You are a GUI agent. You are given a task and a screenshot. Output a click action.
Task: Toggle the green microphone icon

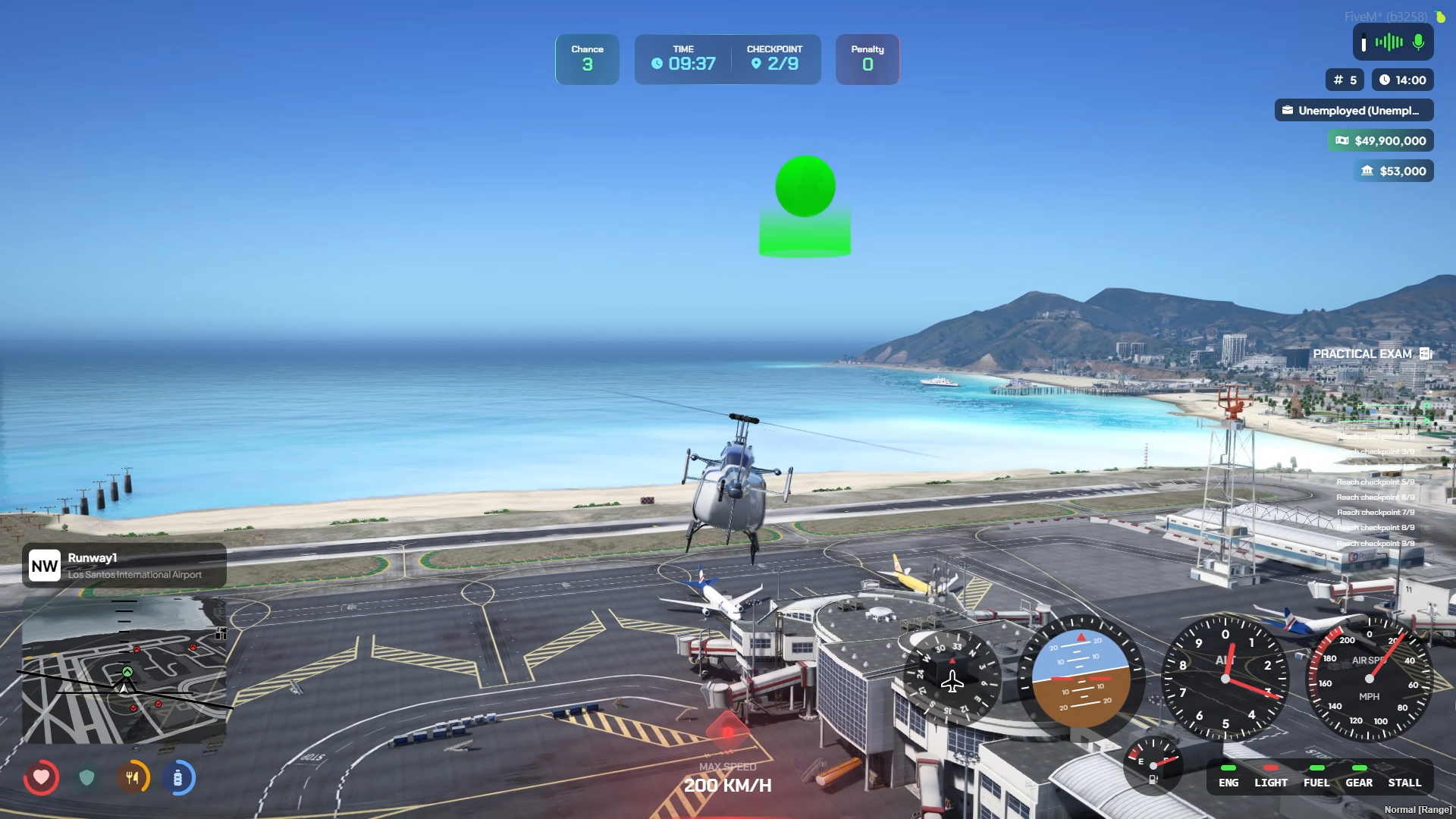(x=1418, y=42)
